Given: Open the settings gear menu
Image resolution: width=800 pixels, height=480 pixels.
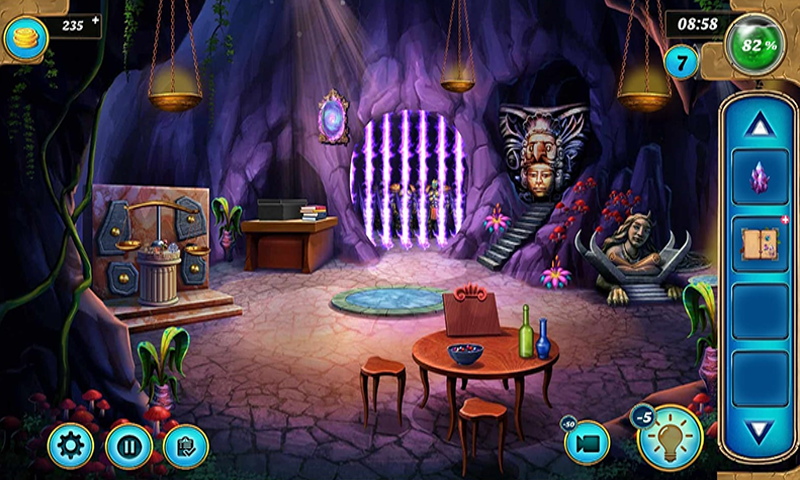Looking at the screenshot, I should pyautogui.click(x=70, y=445).
